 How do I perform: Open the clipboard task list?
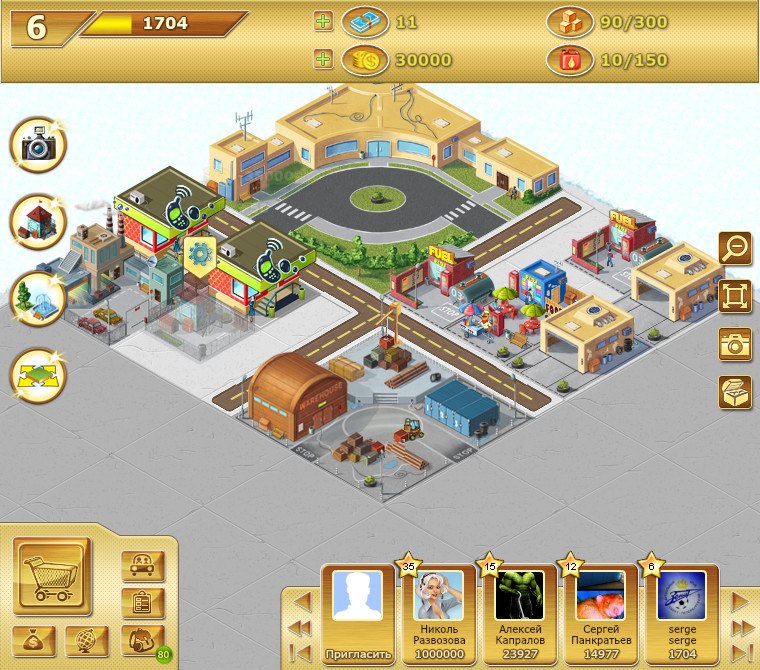pyautogui.click(x=142, y=603)
